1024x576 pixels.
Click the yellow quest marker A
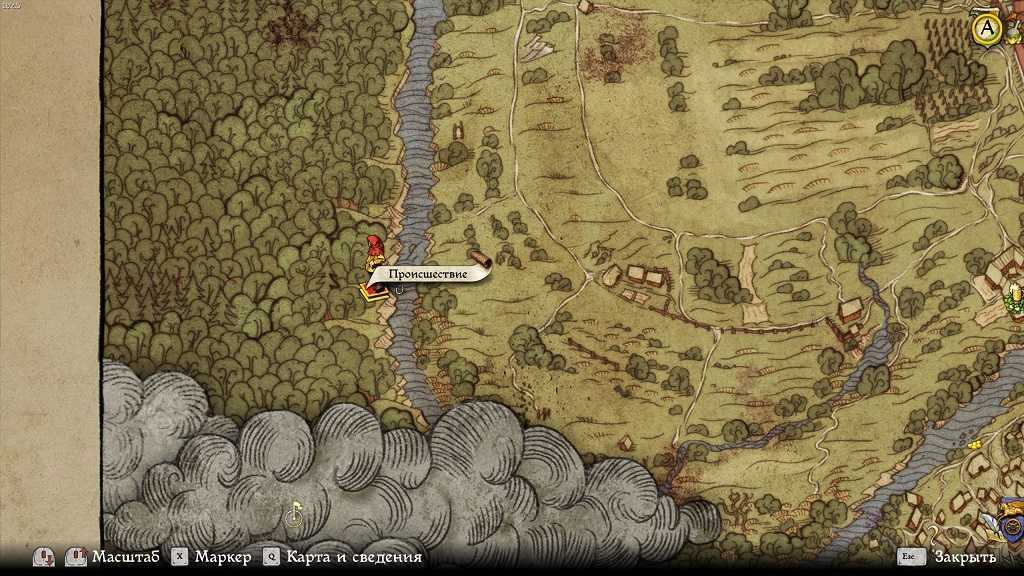[988, 30]
